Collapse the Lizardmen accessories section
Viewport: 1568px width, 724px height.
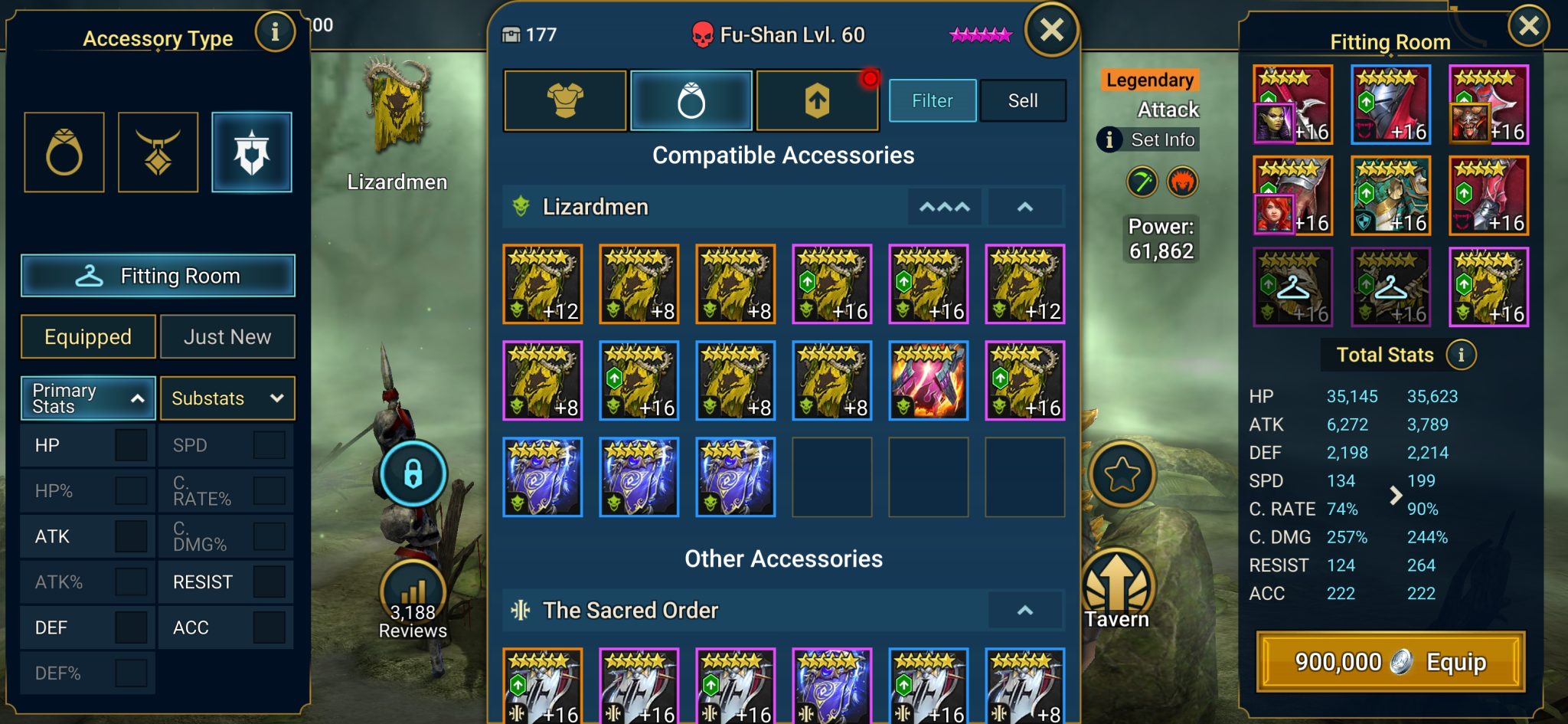(1024, 206)
